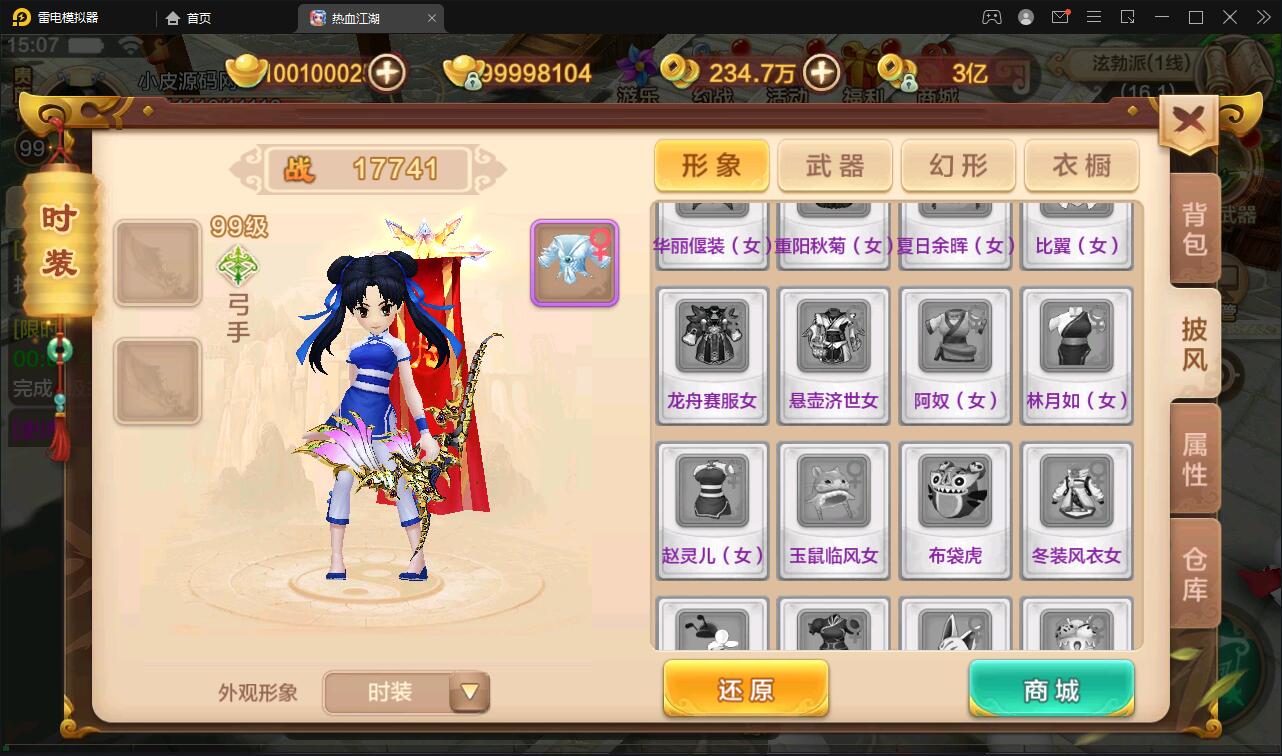Select the 布袋虎 outfit
Screen dimensions: 1282x756
tap(954, 510)
